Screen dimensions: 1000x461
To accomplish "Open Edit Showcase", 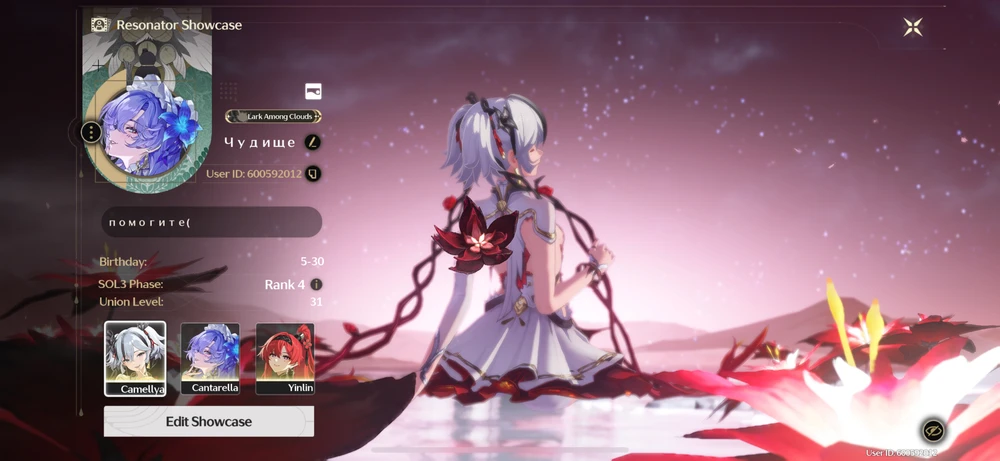I will coord(209,421).
